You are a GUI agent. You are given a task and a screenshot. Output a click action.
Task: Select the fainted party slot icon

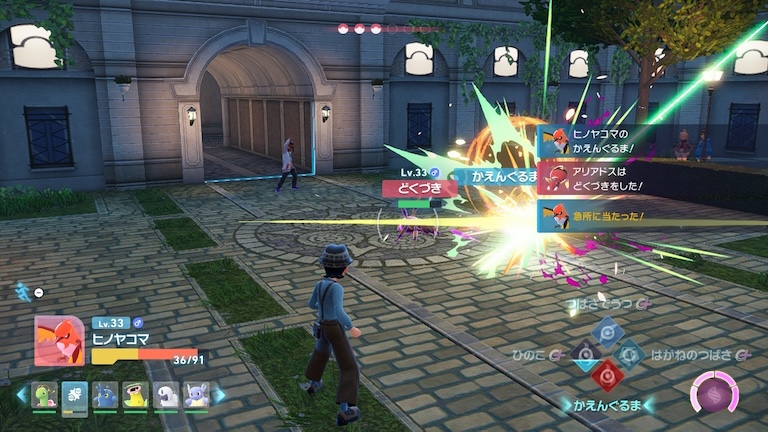(x=75, y=394)
